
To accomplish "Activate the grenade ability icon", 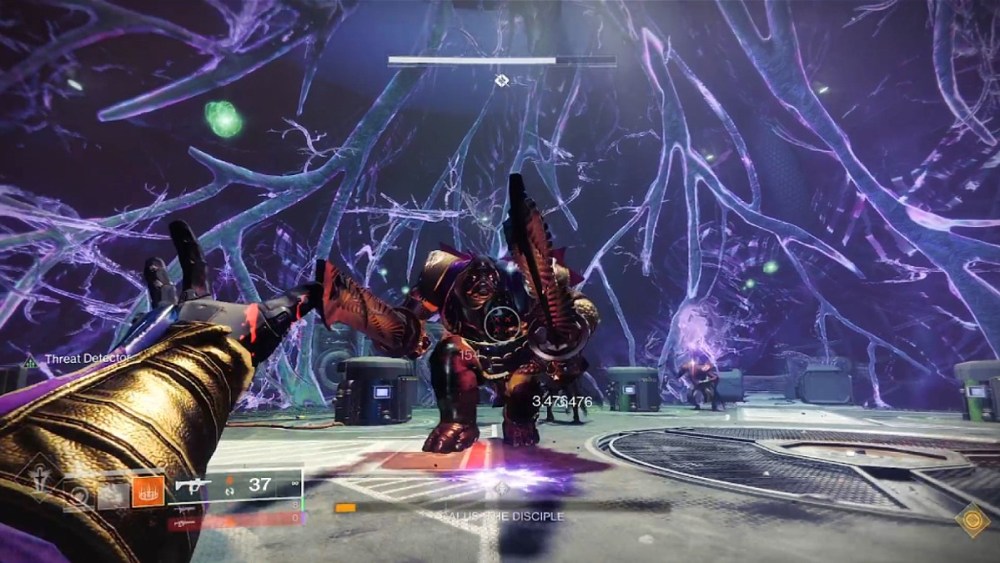I will pyautogui.click(x=76, y=492).
